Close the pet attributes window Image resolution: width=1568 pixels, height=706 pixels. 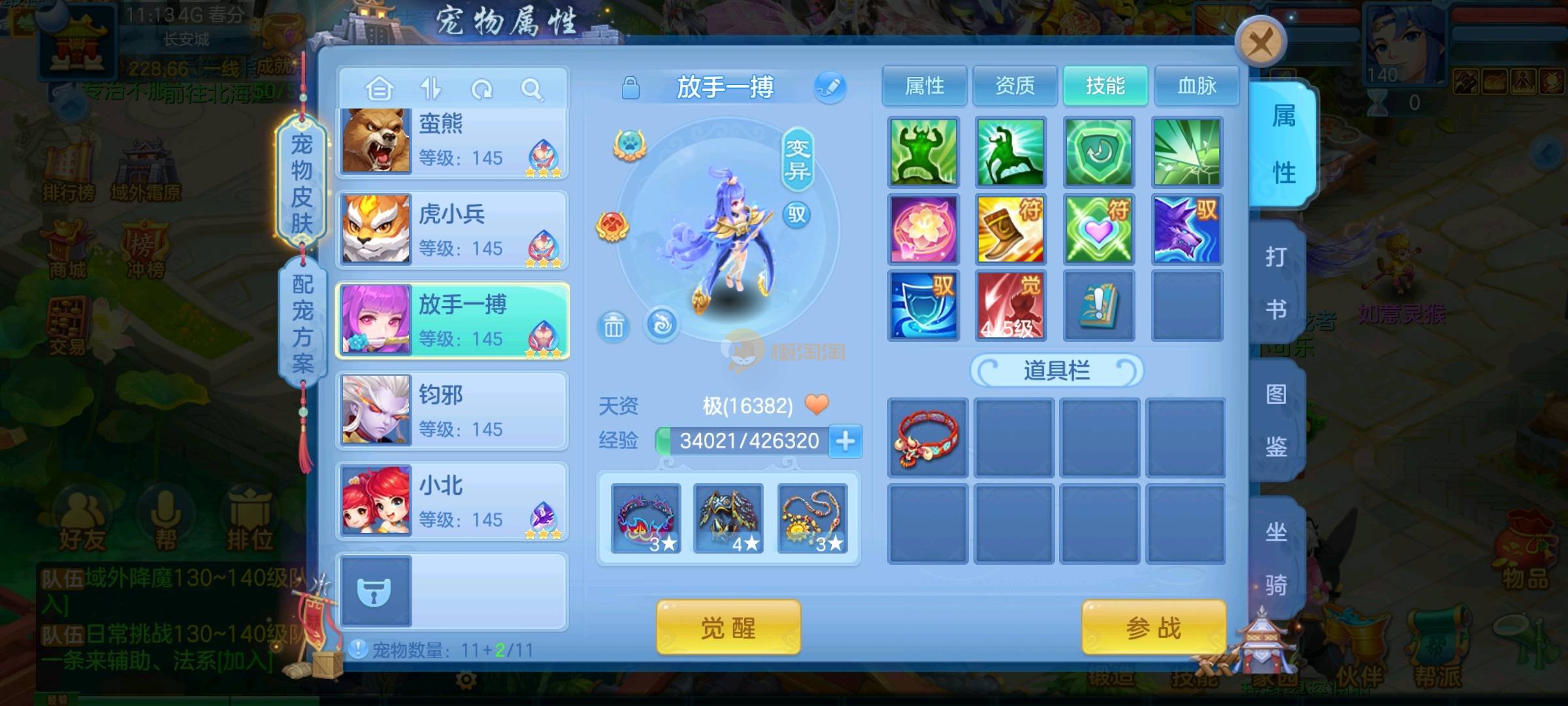[x=1260, y=43]
